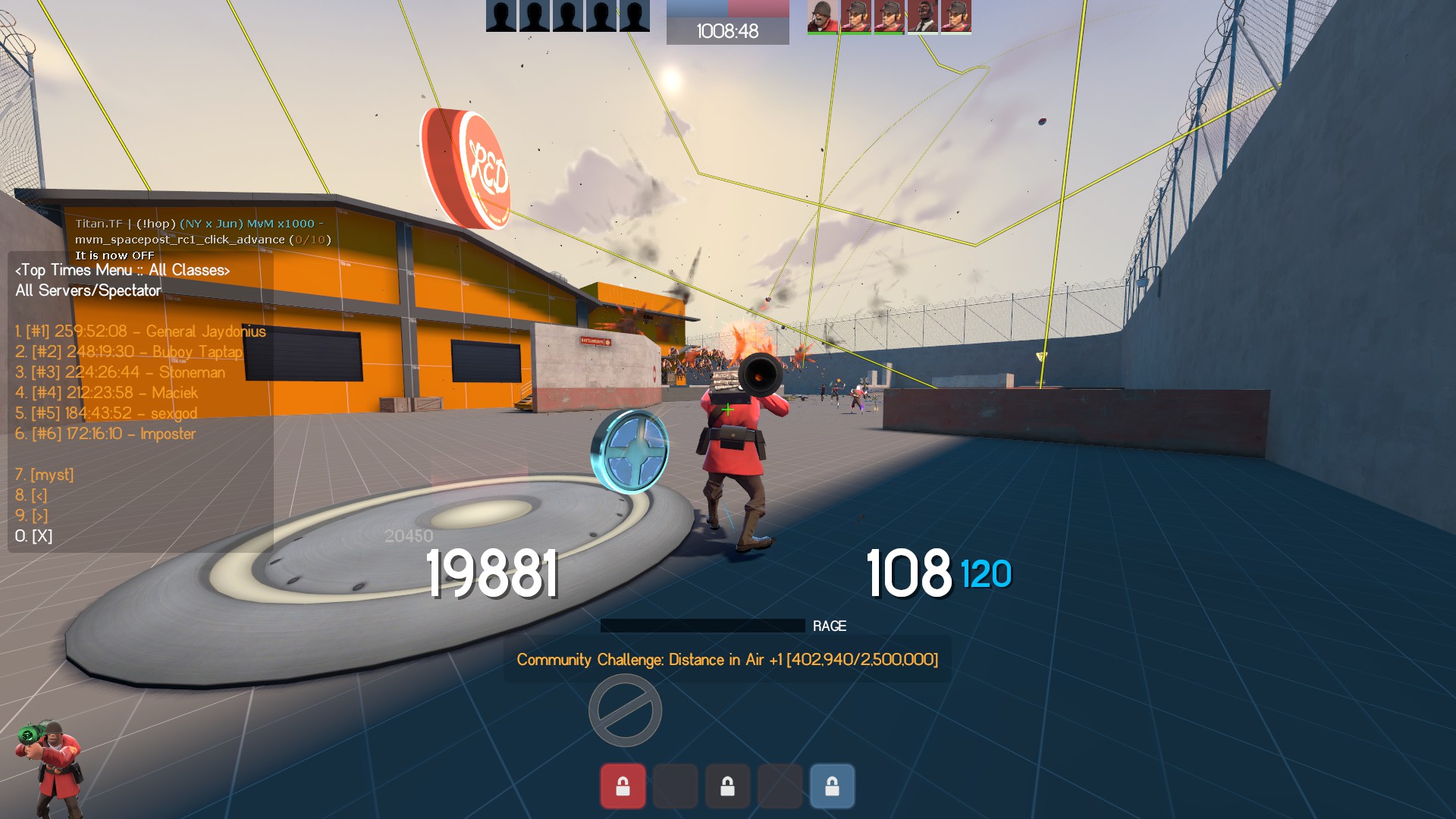The width and height of the screenshot is (1456, 819).
Task: Select Imposter's sixth-place time
Action: coord(105,434)
